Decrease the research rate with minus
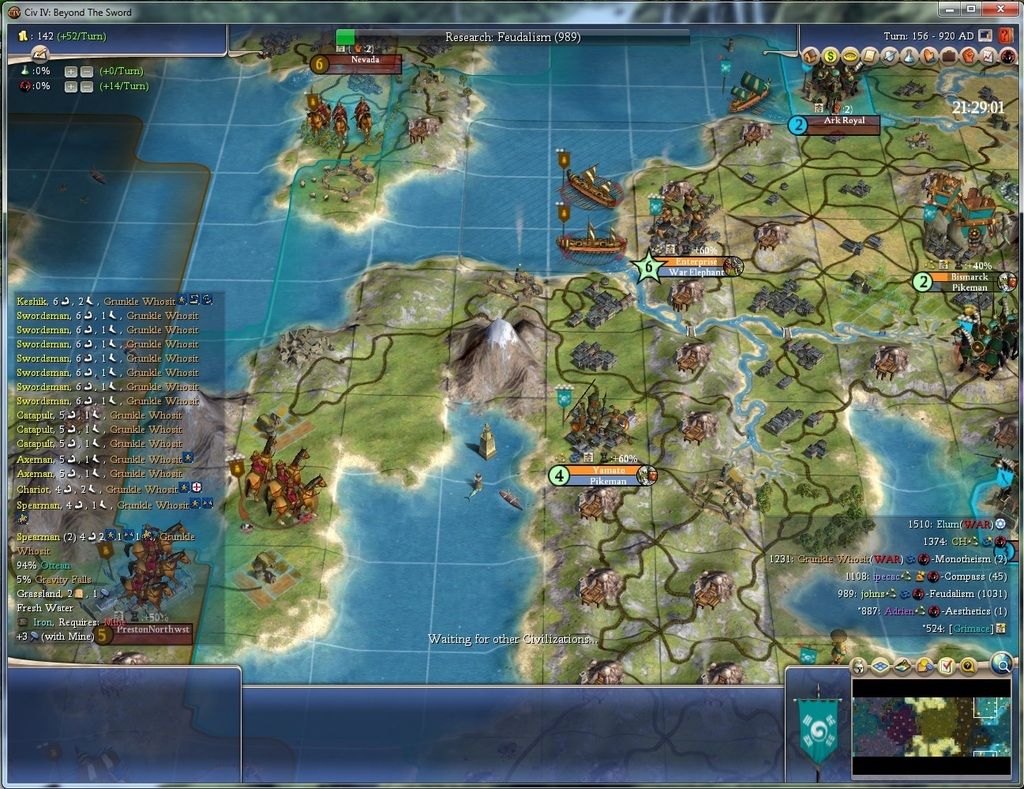 (86, 71)
